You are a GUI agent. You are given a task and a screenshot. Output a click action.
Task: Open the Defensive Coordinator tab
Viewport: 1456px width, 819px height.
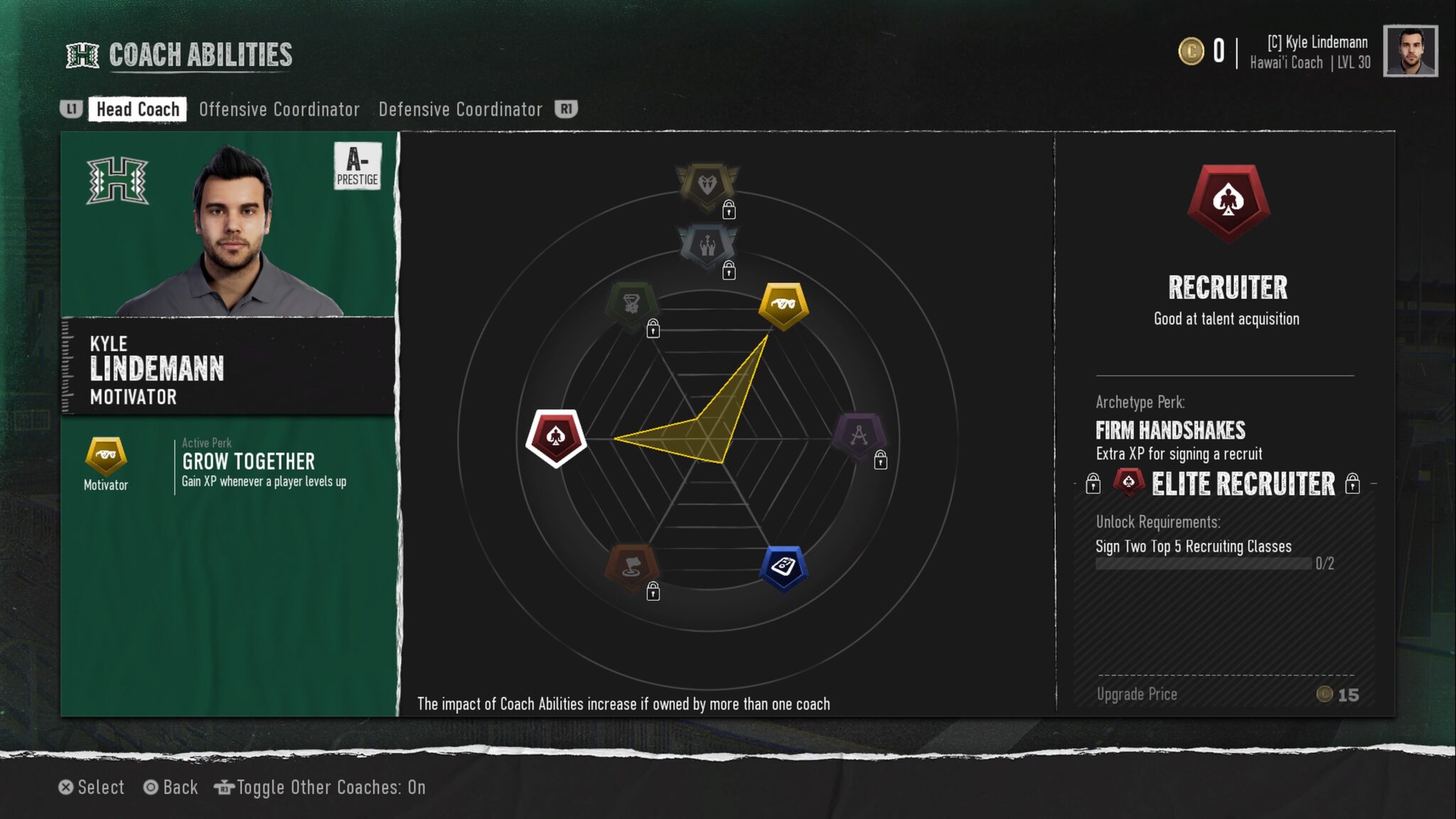pos(460,109)
